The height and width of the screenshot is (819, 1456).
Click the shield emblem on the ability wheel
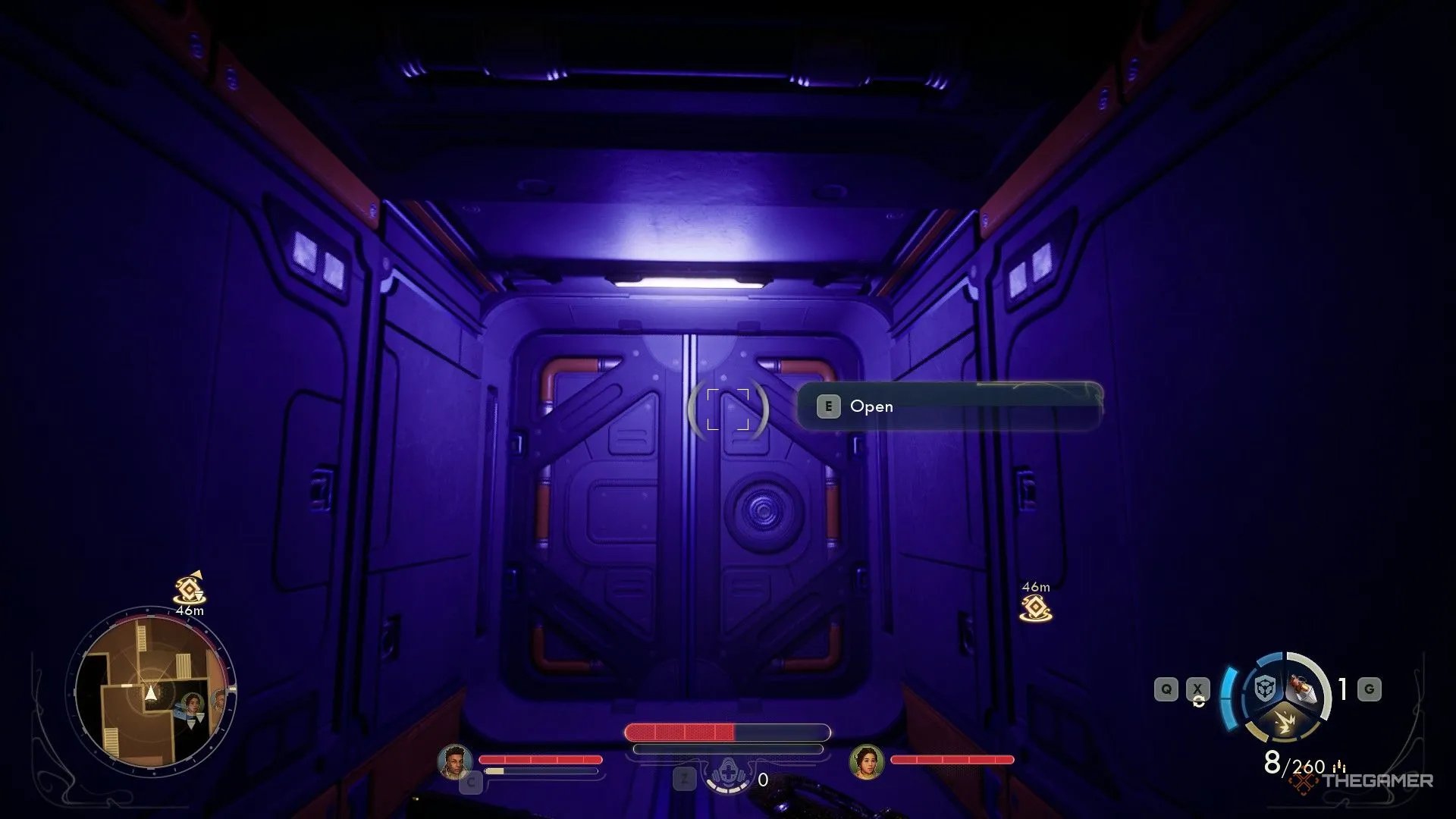click(1265, 689)
